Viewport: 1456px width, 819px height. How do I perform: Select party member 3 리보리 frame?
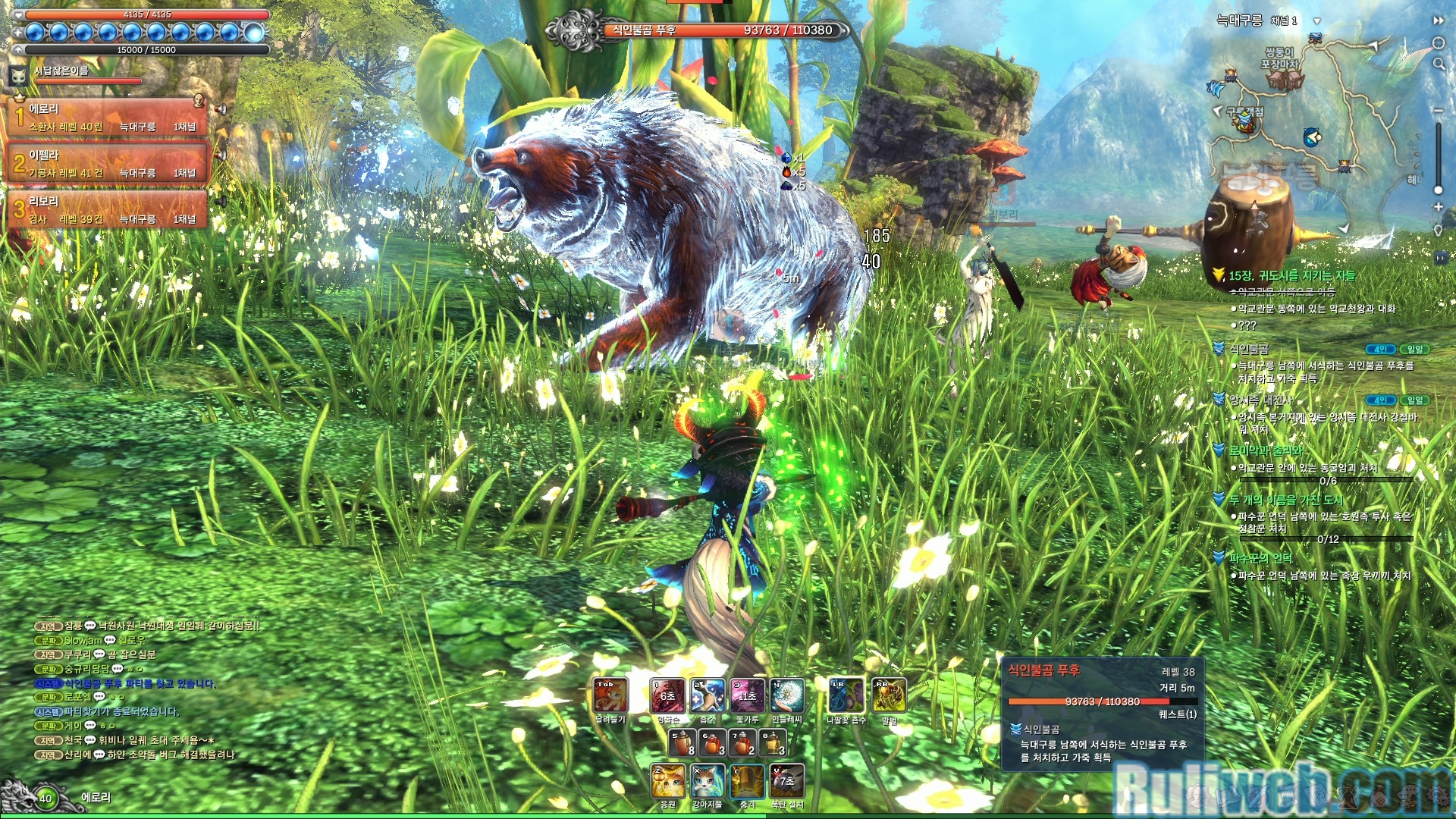(108, 209)
